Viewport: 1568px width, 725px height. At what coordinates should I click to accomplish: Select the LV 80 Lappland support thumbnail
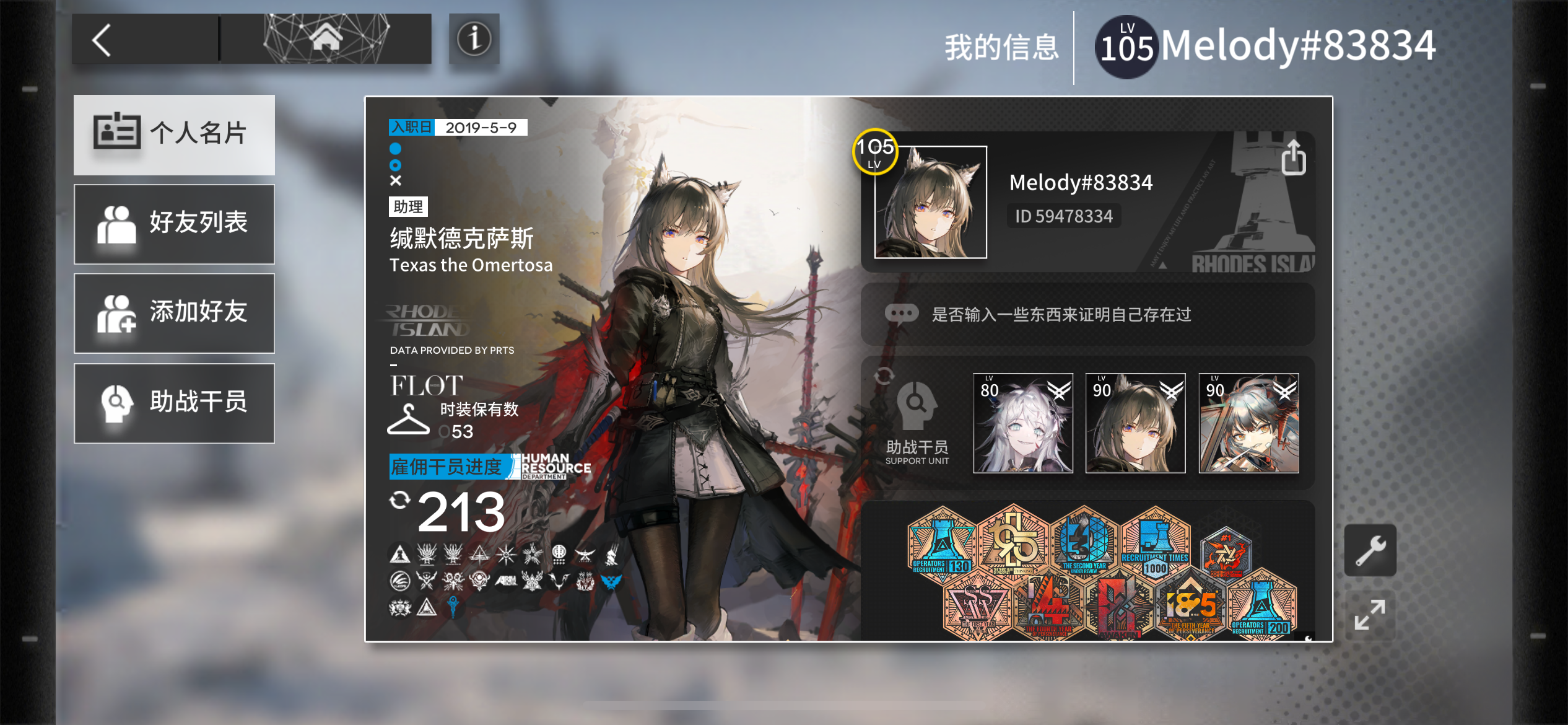coord(1022,423)
